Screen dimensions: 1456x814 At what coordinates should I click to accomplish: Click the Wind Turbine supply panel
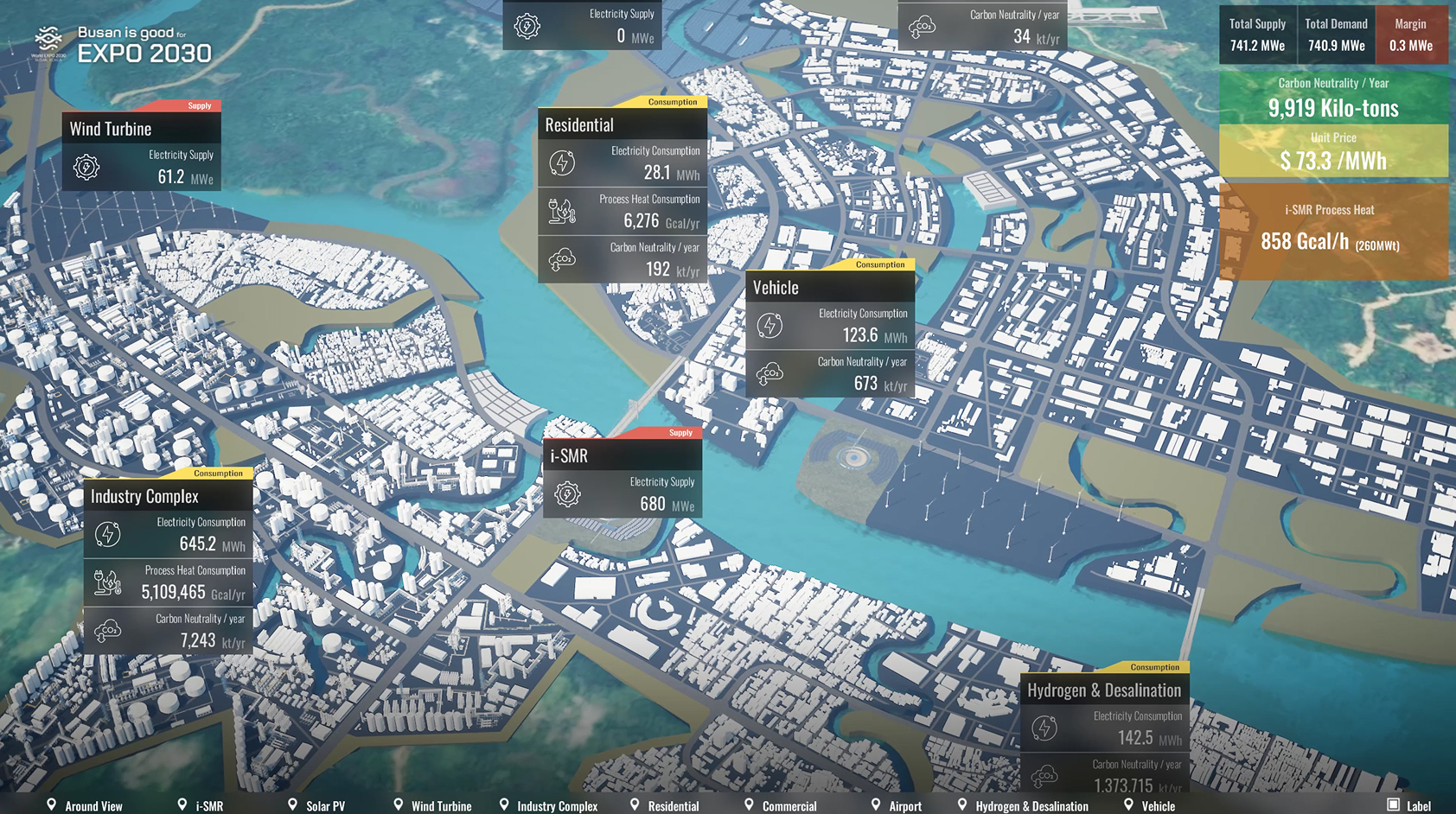pyautogui.click(x=141, y=151)
